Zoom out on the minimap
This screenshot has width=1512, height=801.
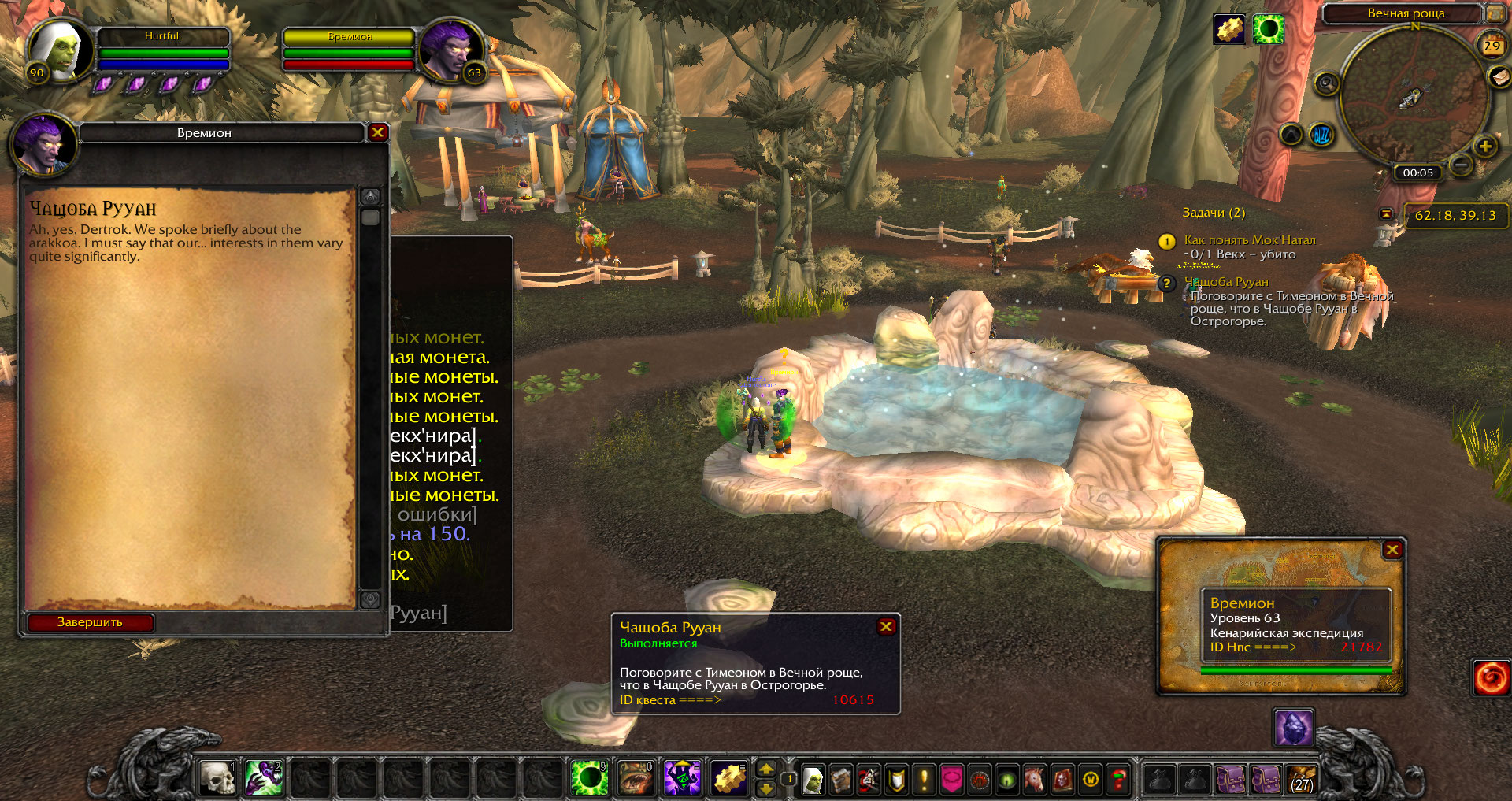coord(1461,165)
